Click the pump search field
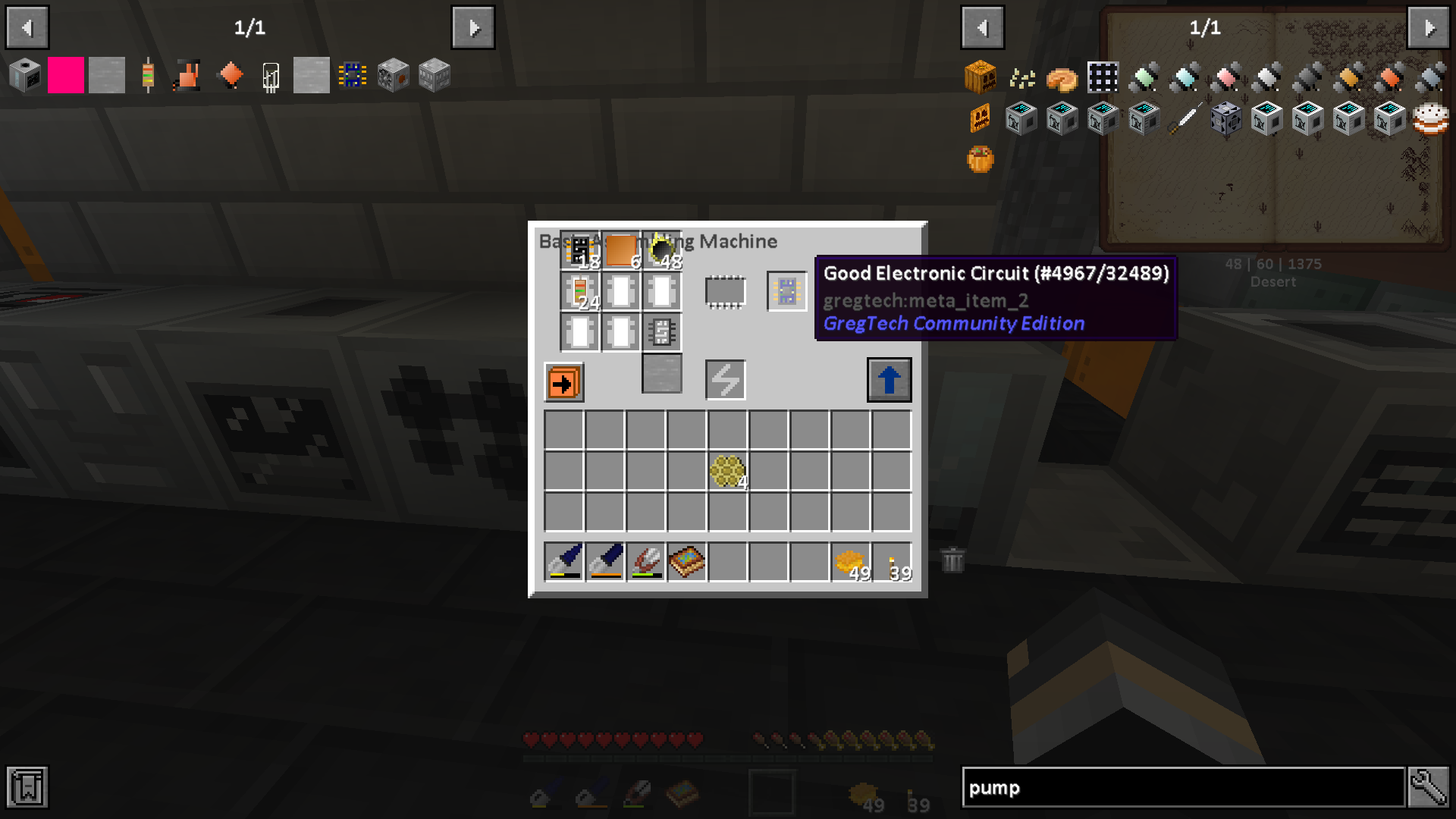 point(1183,788)
